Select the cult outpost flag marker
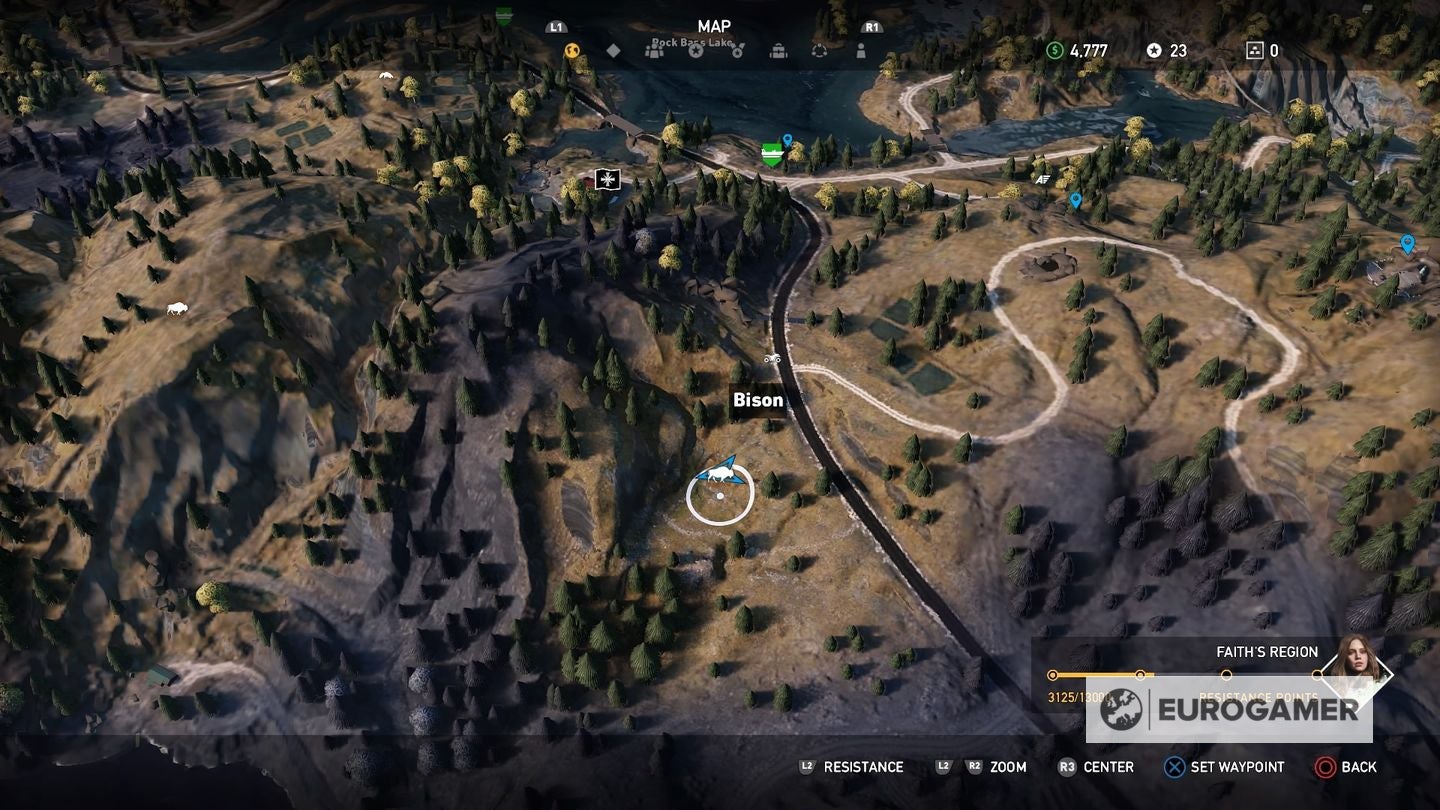 pyautogui.click(x=607, y=180)
